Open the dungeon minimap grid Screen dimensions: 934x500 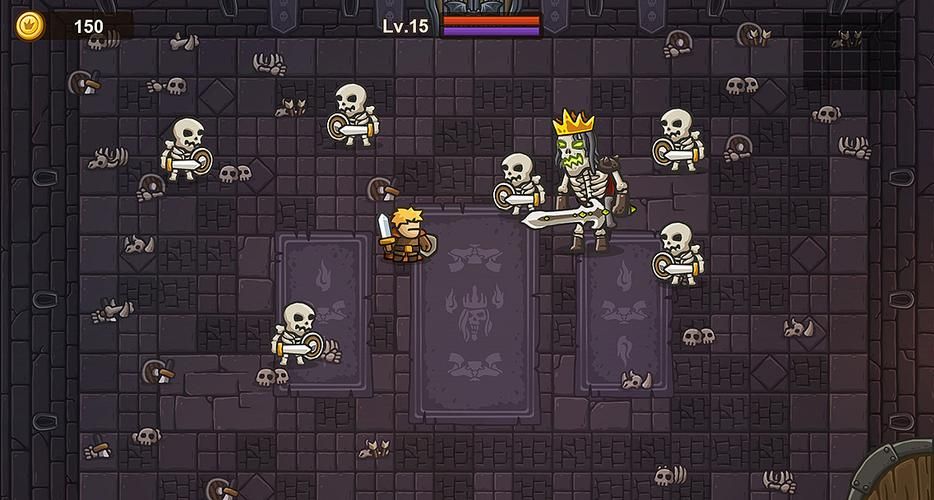851,51
